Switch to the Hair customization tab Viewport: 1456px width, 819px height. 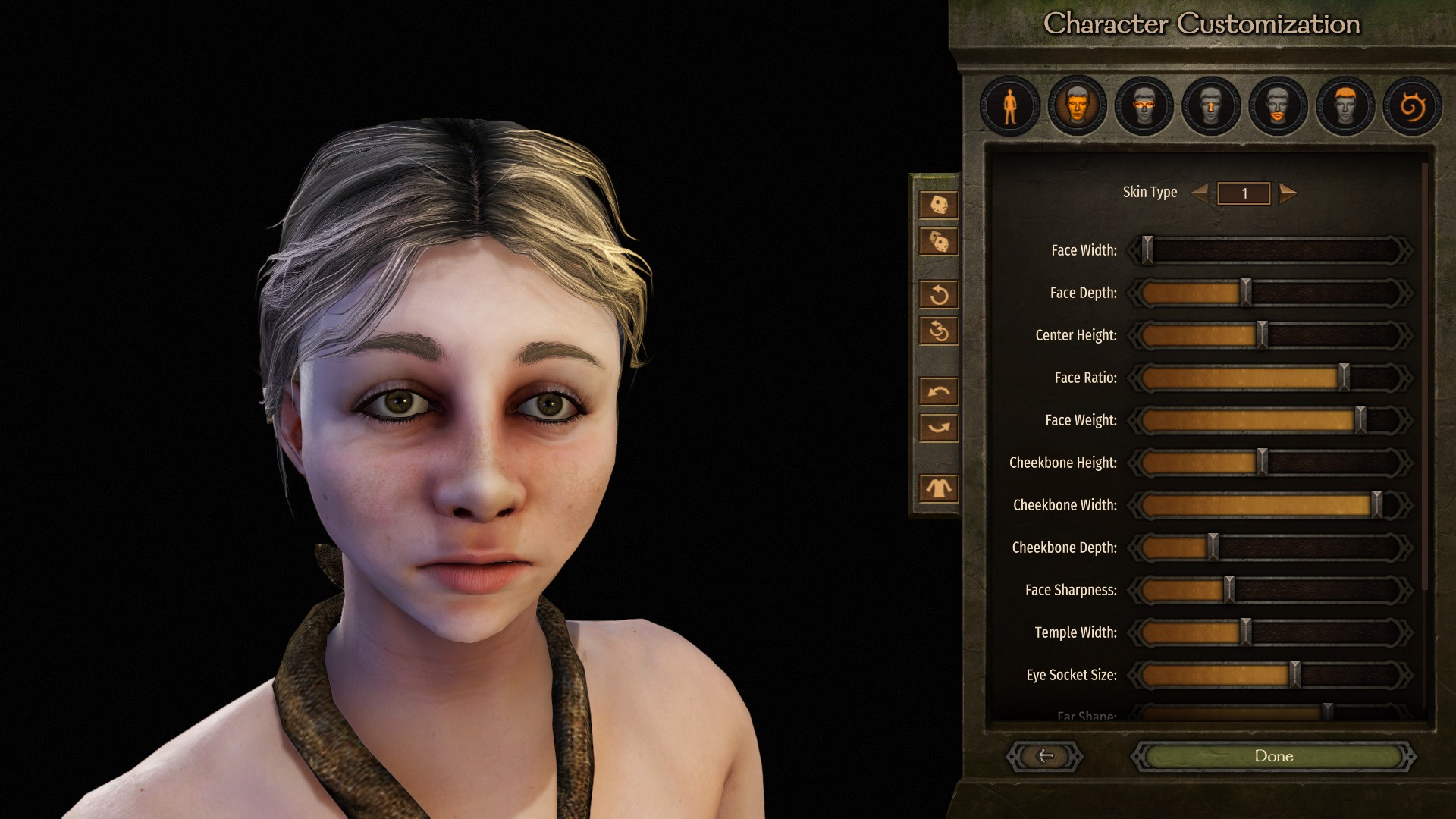pos(1345,106)
